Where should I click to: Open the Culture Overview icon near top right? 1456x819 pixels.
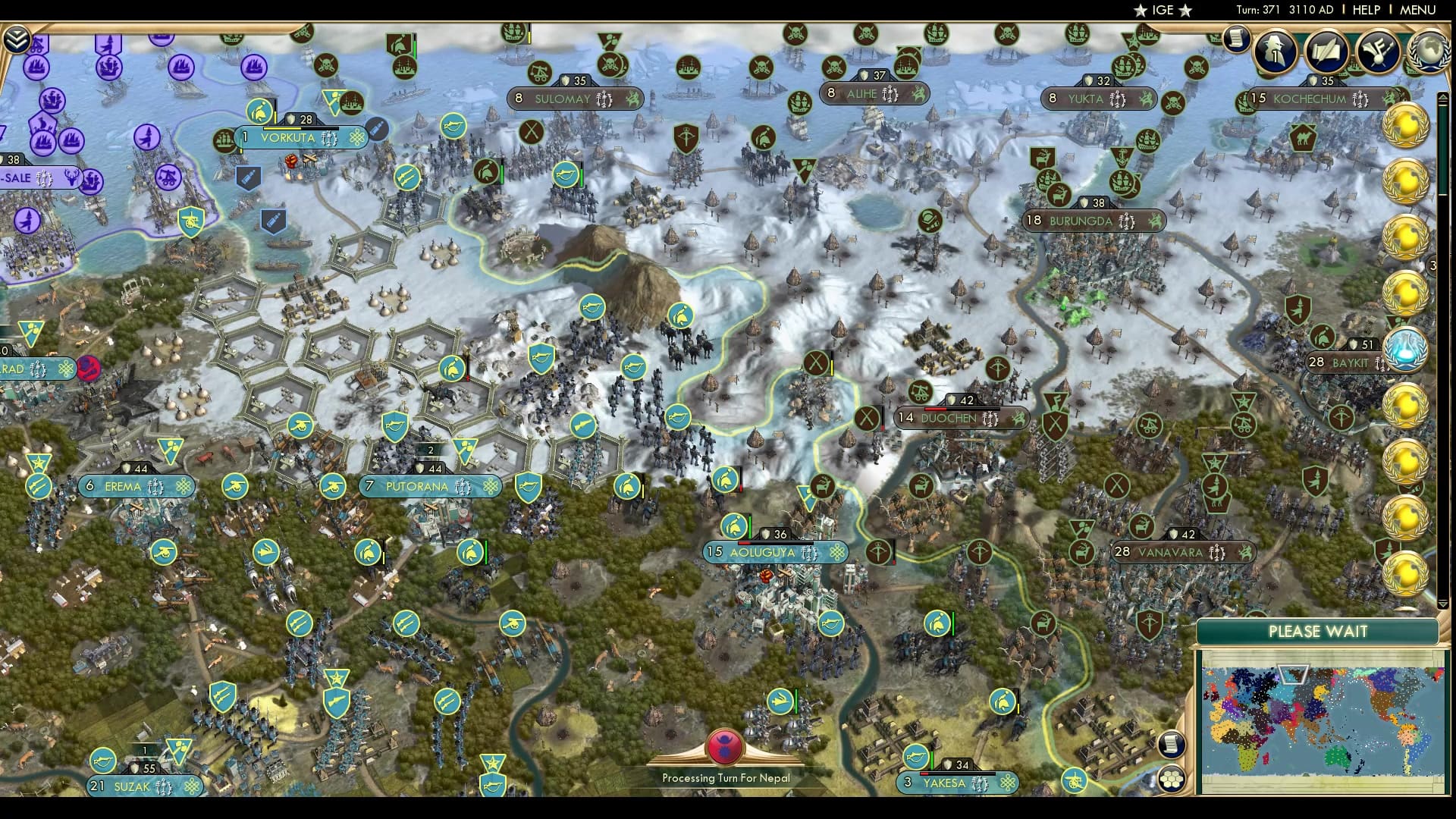[1378, 52]
